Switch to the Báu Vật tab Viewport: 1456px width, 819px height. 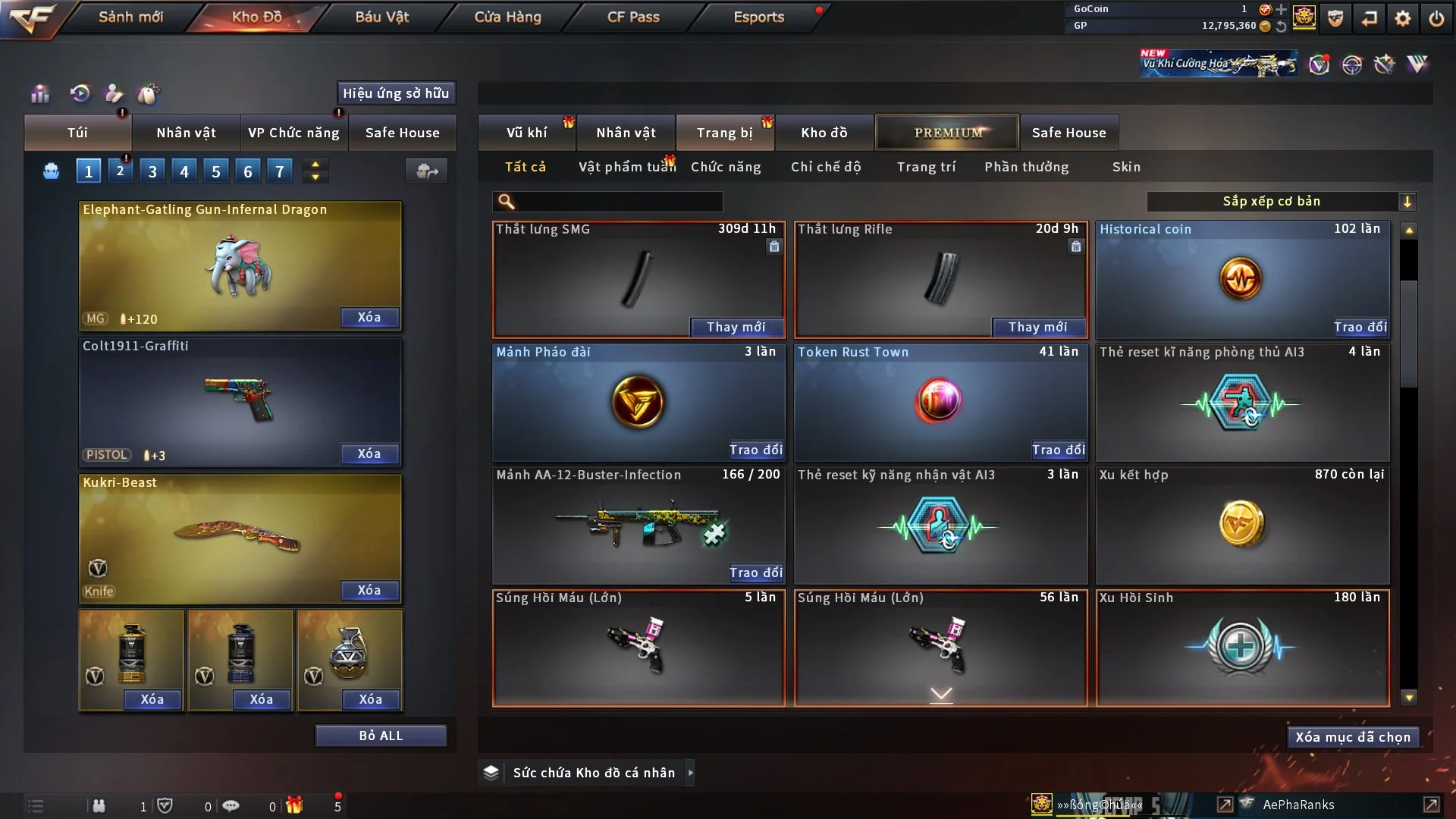click(381, 17)
